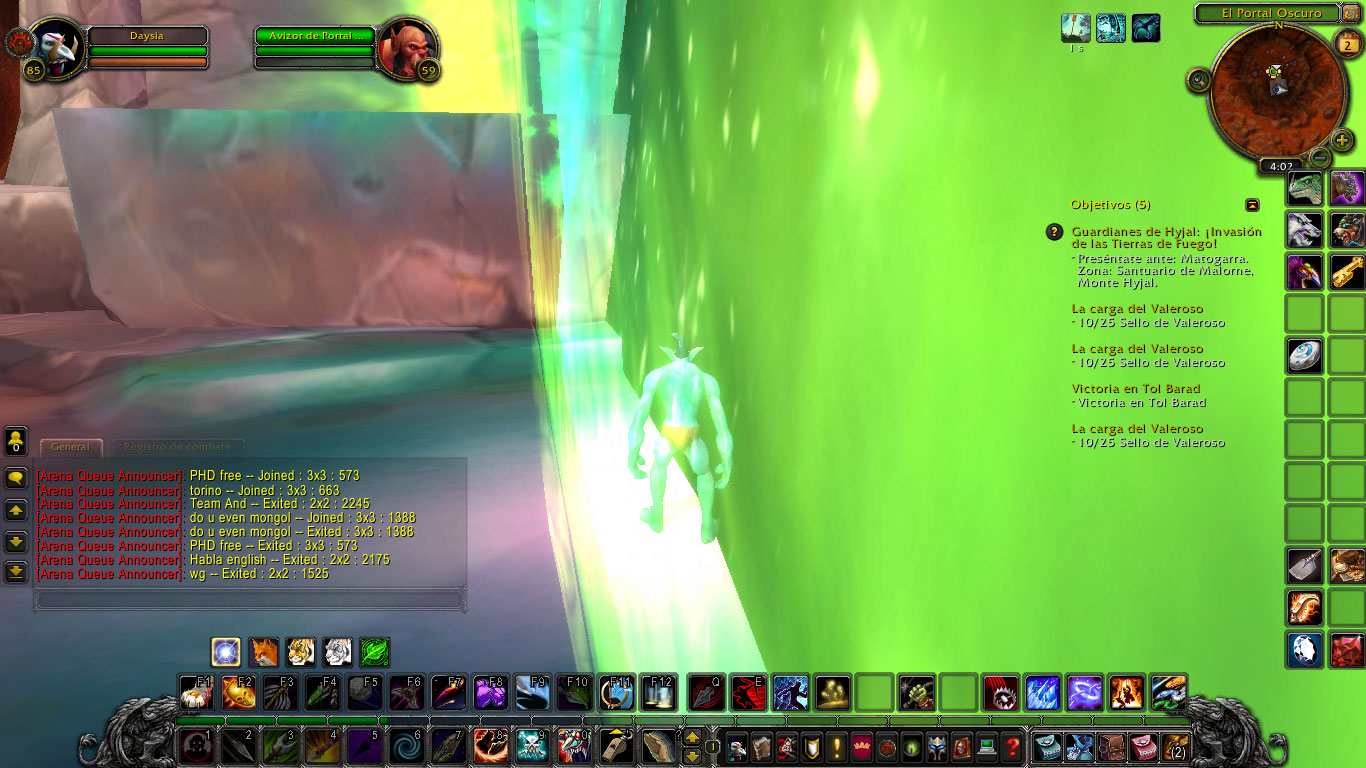Viewport: 1366px width, 768px height.
Task: Open the character info micro menu icon
Action: click(737, 746)
